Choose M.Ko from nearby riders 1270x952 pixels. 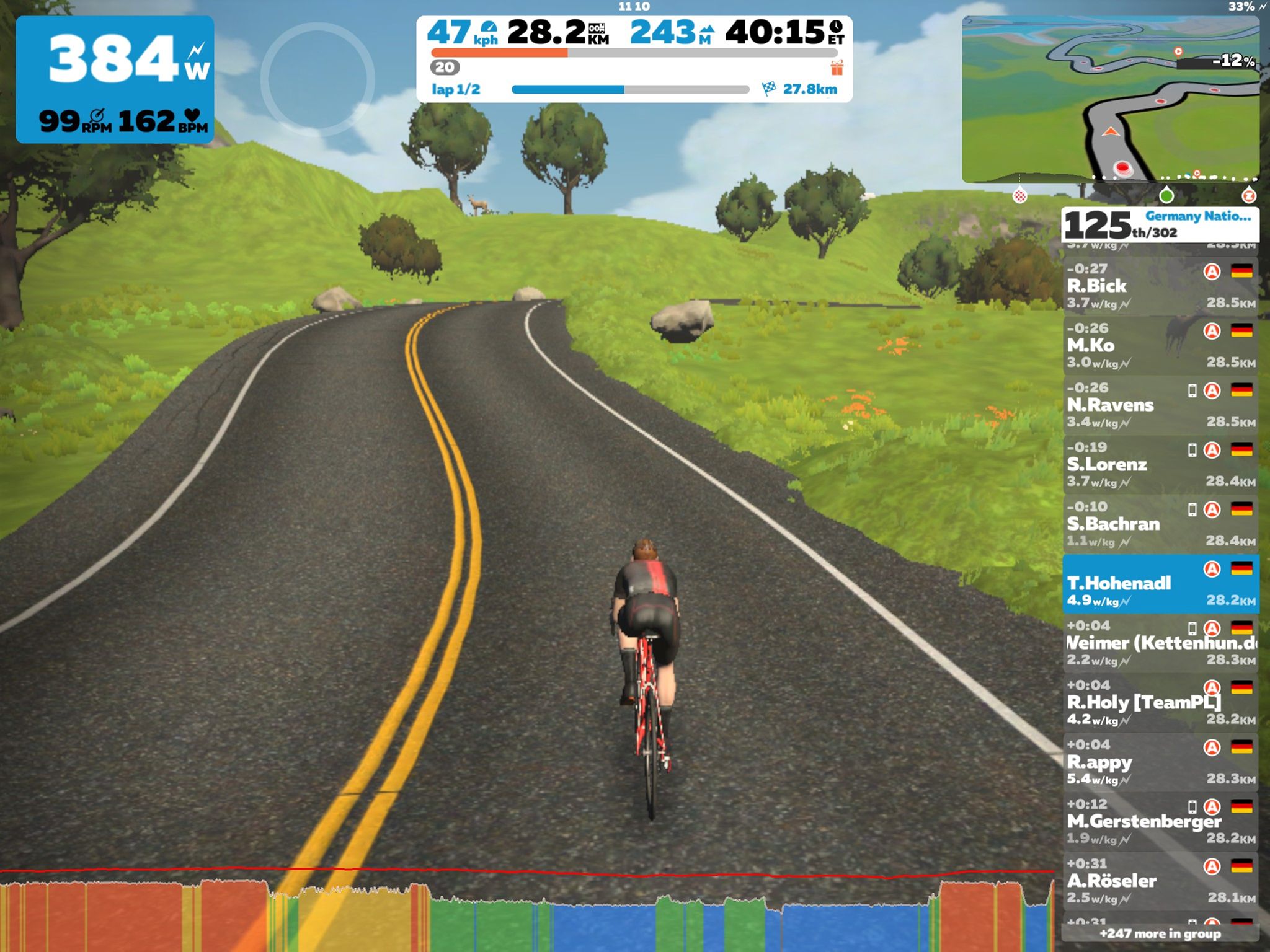pos(1160,345)
